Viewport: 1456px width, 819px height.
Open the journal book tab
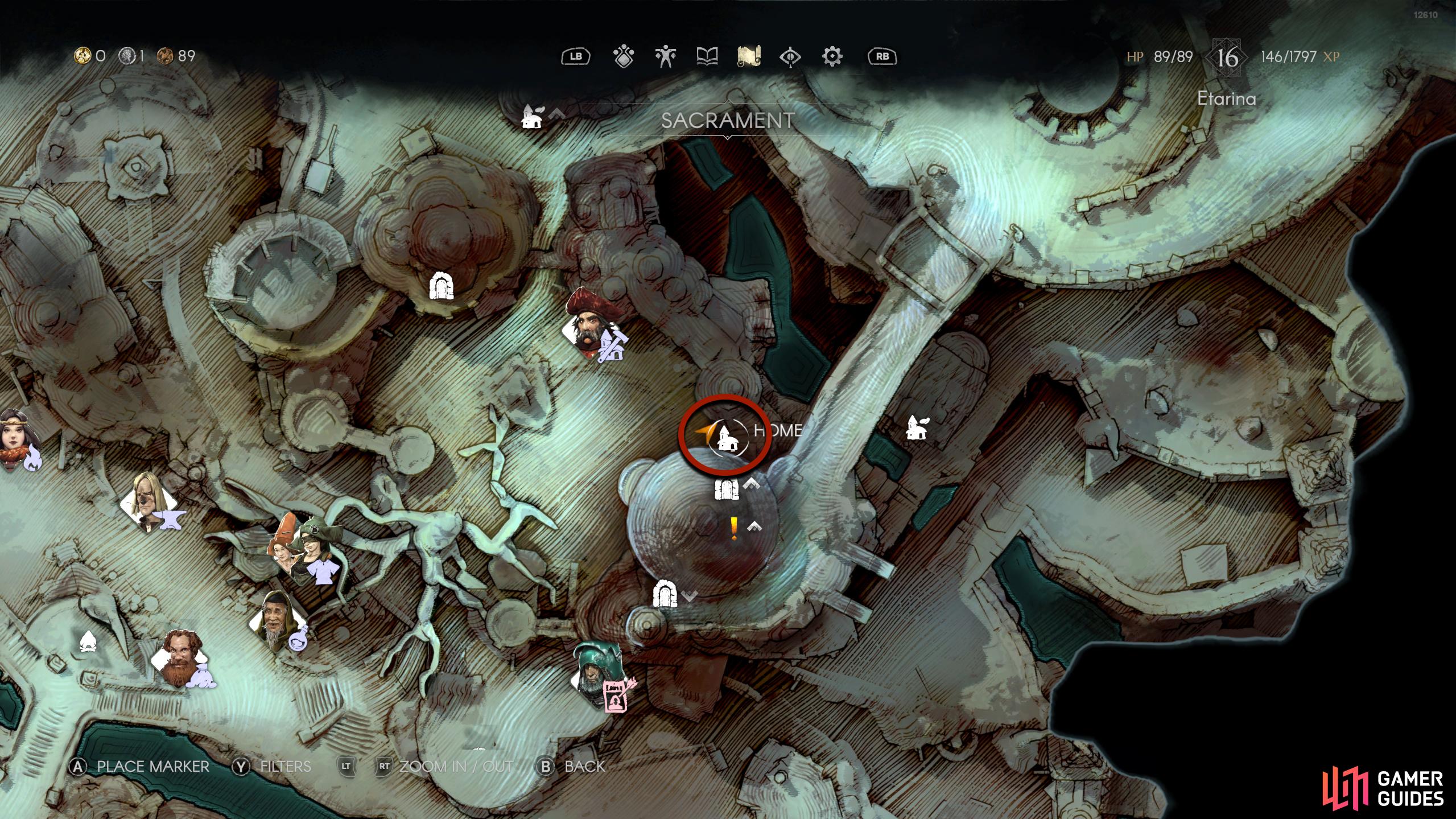coord(707,56)
